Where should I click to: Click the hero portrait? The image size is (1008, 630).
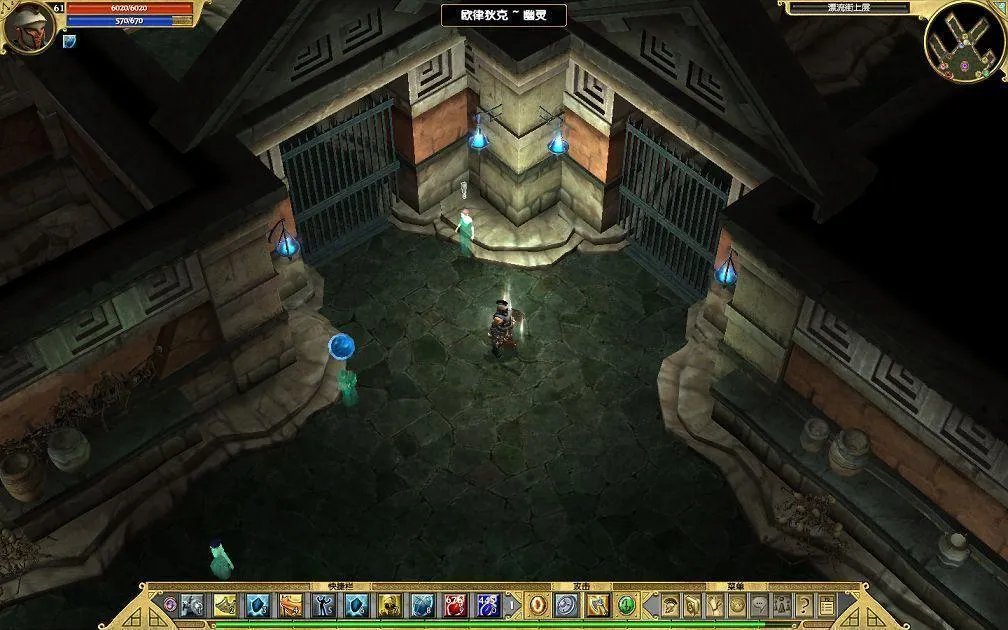pyautogui.click(x=27, y=26)
